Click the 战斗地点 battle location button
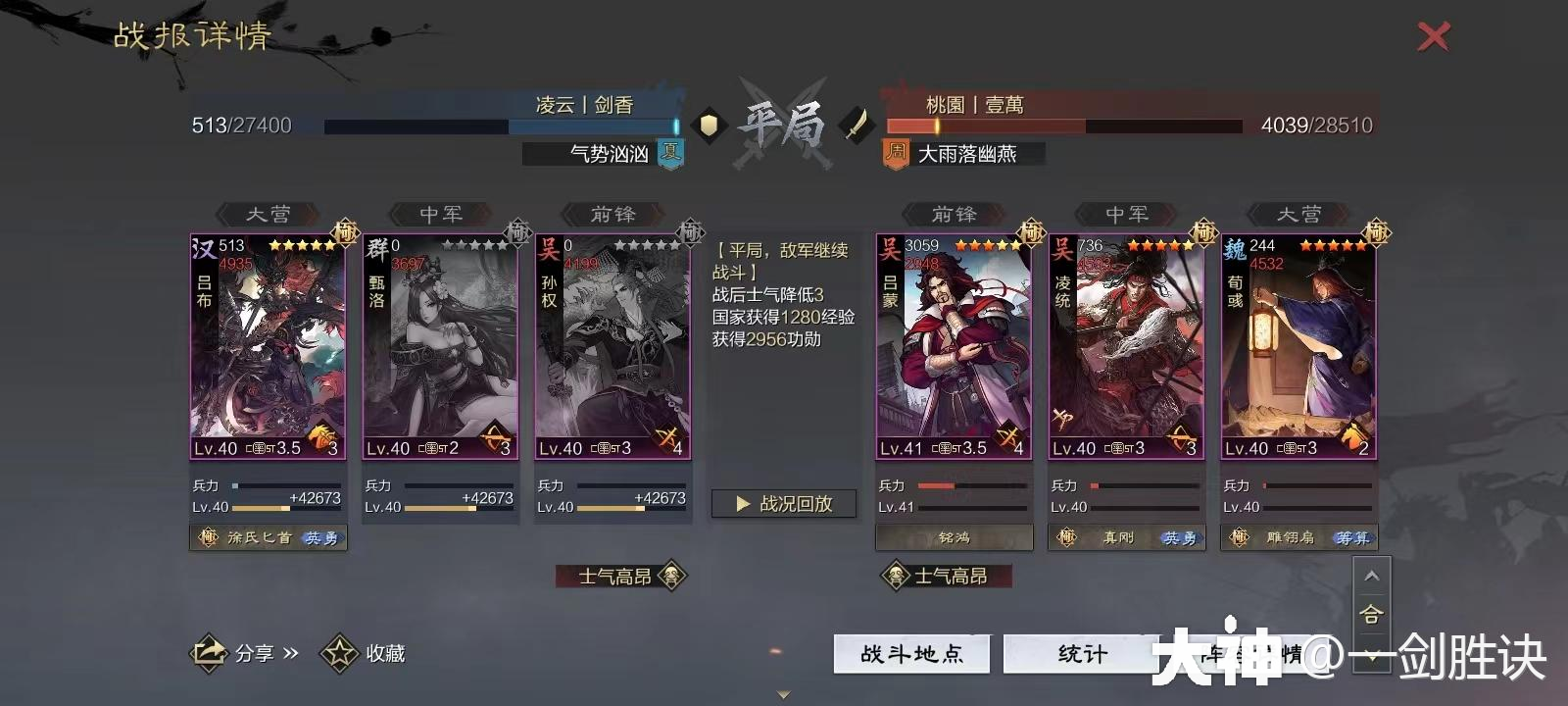The width and height of the screenshot is (1568, 706). tap(911, 652)
